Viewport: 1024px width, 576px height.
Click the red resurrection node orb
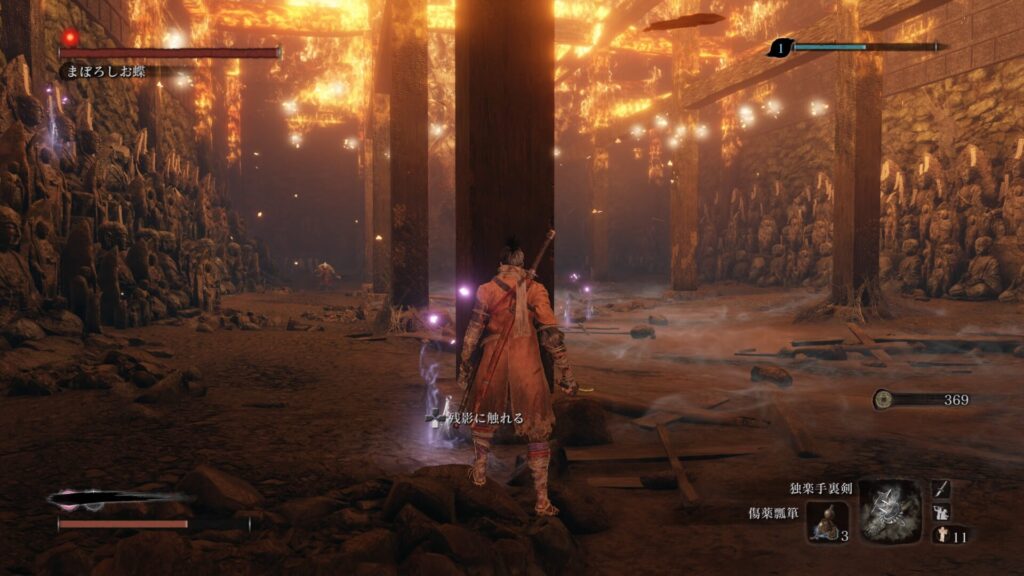coord(70,37)
